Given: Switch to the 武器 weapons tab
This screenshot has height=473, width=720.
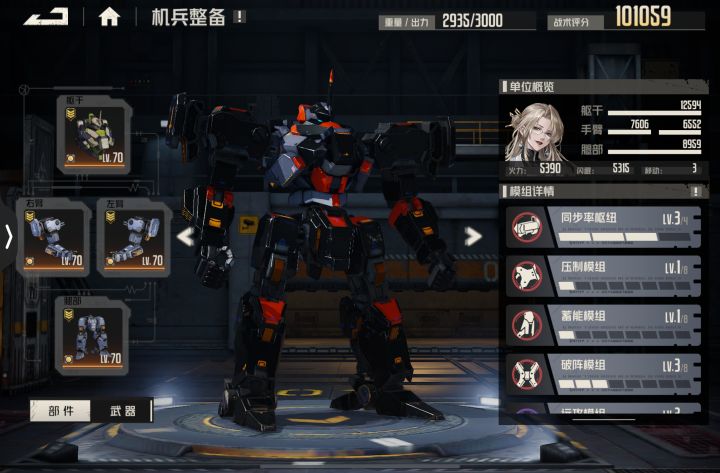Looking at the screenshot, I should (122, 411).
